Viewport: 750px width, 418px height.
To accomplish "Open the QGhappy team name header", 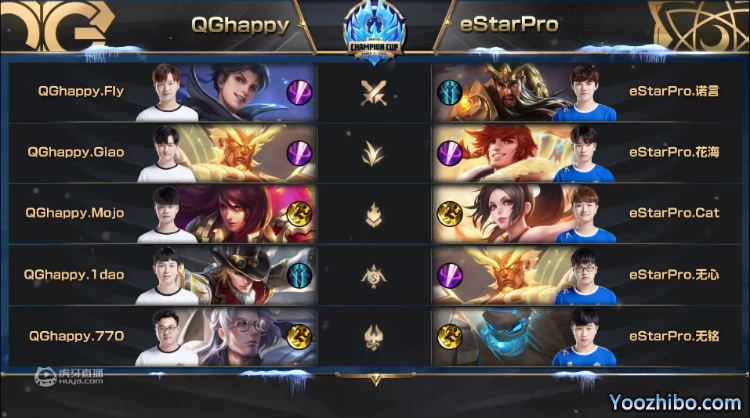I will [240, 24].
